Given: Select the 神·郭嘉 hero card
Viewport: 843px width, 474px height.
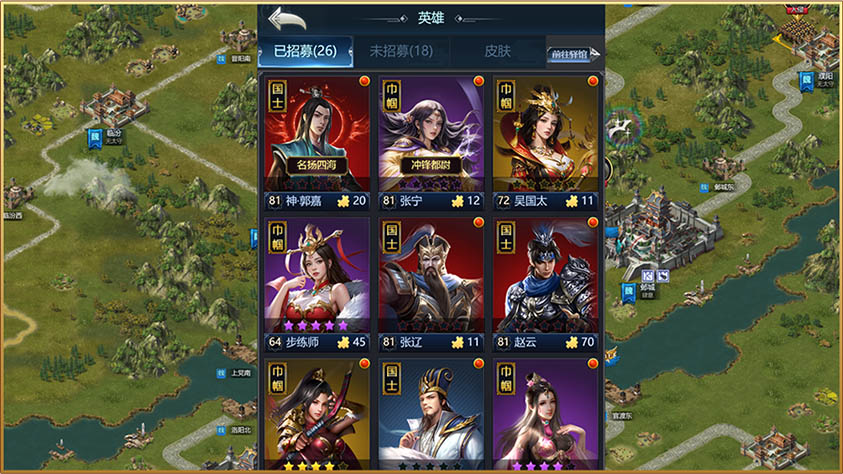Looking at the screenshot, I should (315, 140).
